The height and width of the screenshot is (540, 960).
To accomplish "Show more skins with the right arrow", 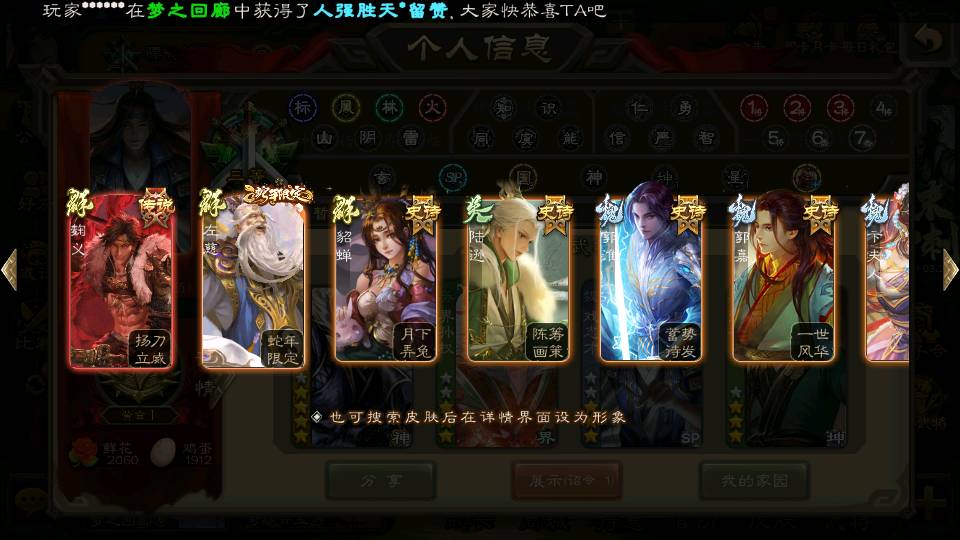I will (950, 270).
